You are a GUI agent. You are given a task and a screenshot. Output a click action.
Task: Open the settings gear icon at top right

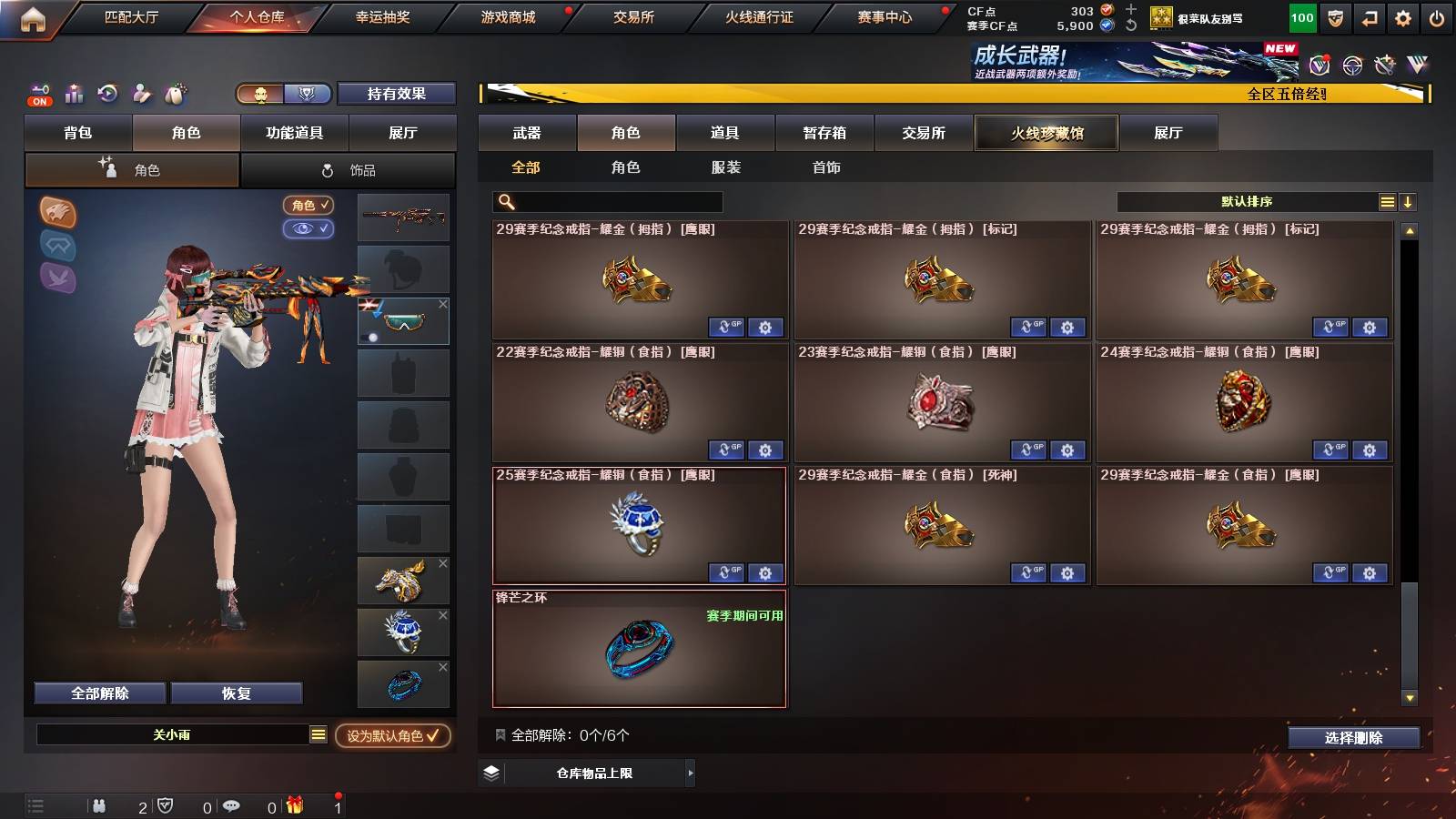1401,16
